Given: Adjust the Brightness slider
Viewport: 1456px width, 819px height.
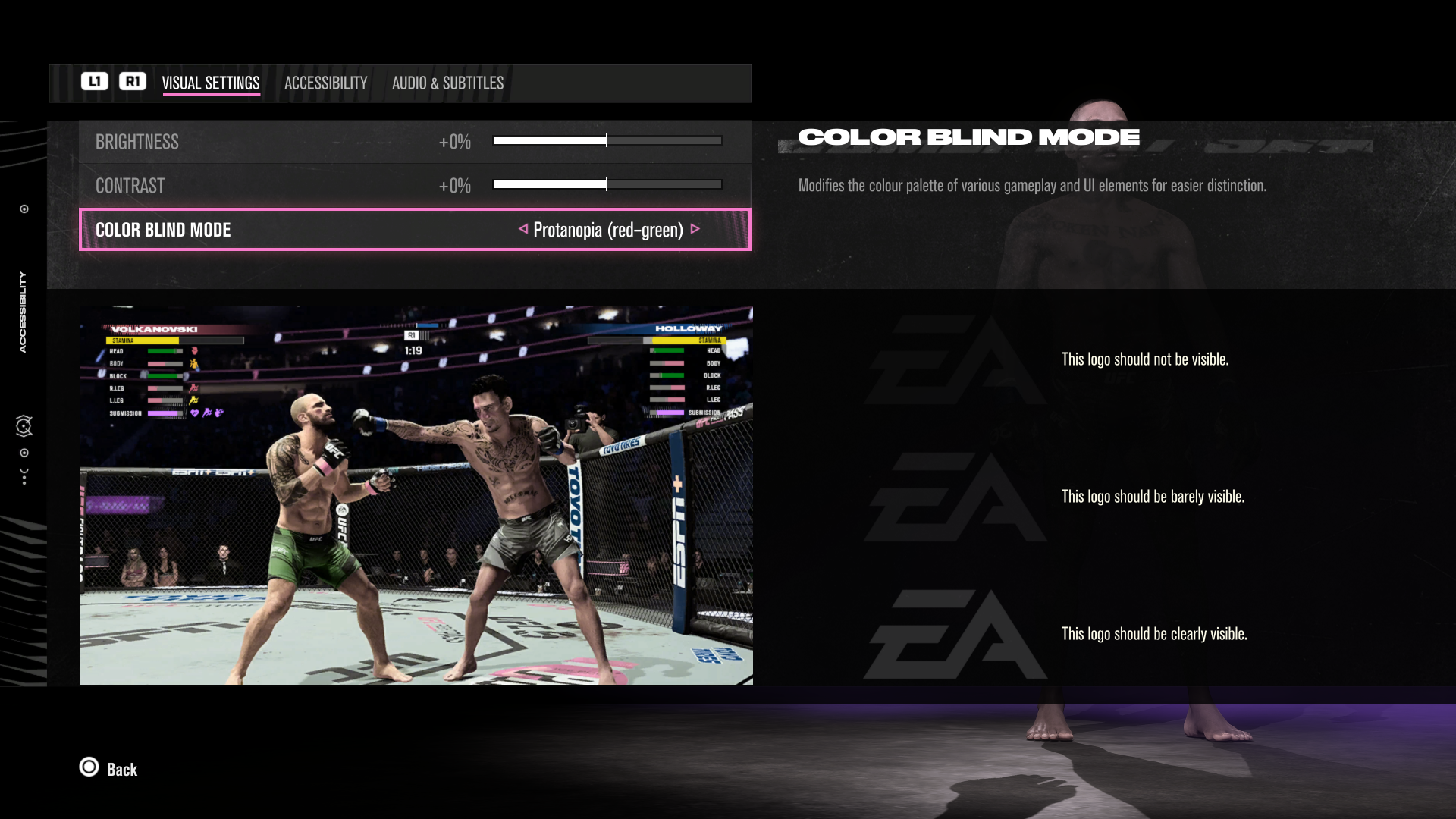Looking at the screenshot, I should tap(607, 140).
